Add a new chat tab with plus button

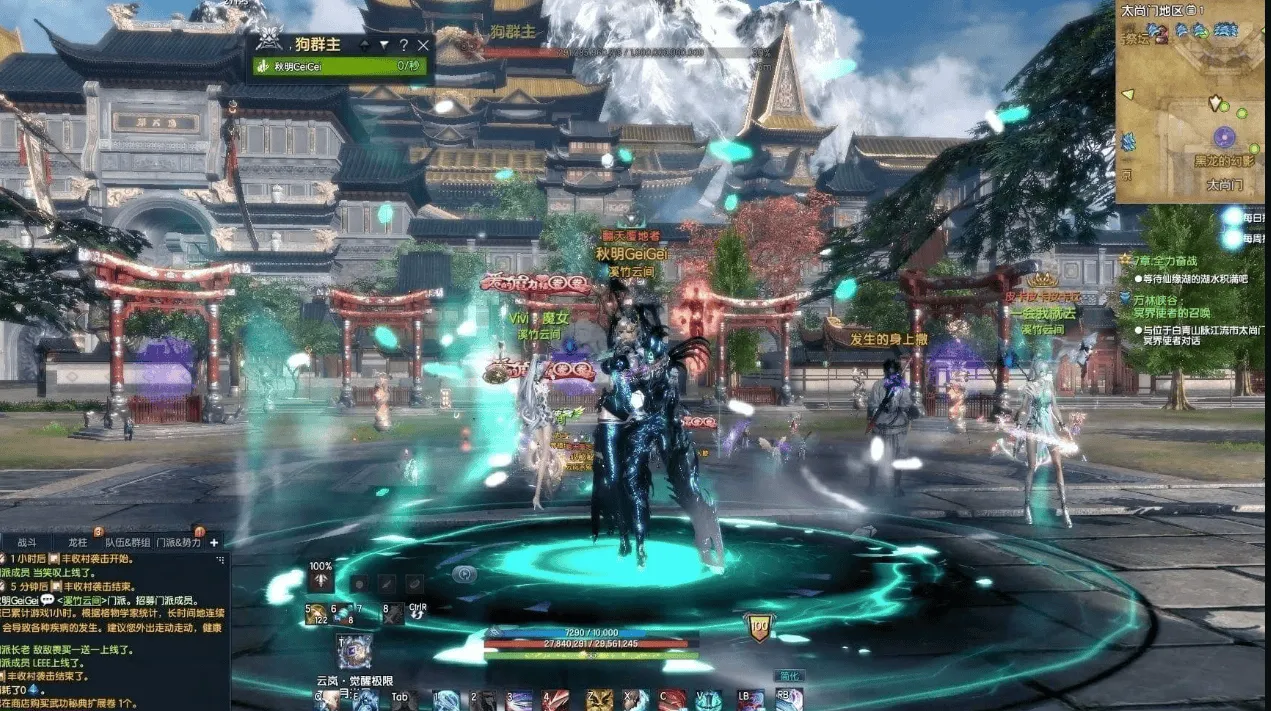(x=213, y=542)
